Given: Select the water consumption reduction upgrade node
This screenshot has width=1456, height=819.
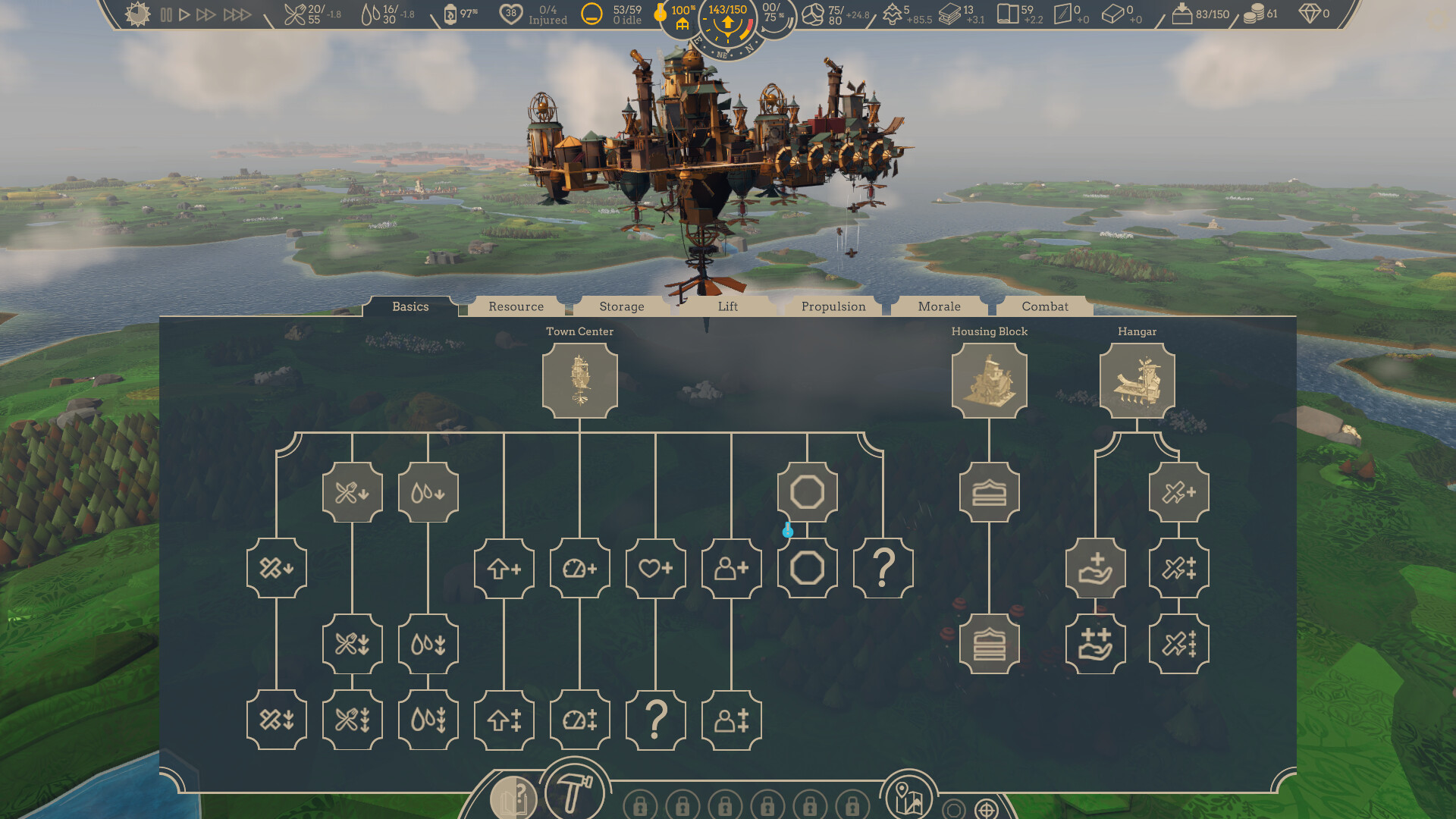Looking at the screenshot, I should pyautogui.click(x=428, y=493).
